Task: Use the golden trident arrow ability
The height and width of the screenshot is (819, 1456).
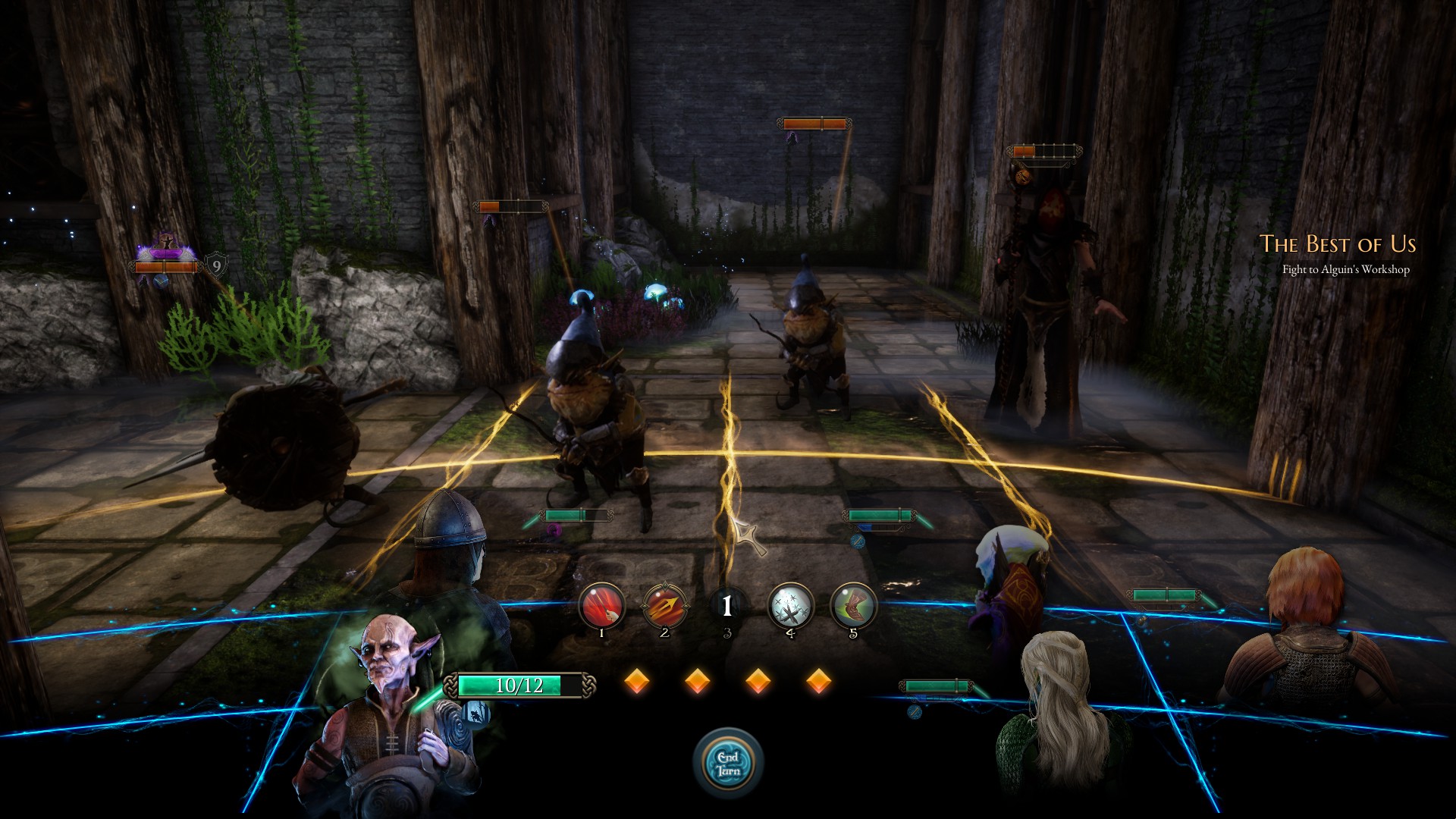Action: pyautogui.click(x=665, y=606)
